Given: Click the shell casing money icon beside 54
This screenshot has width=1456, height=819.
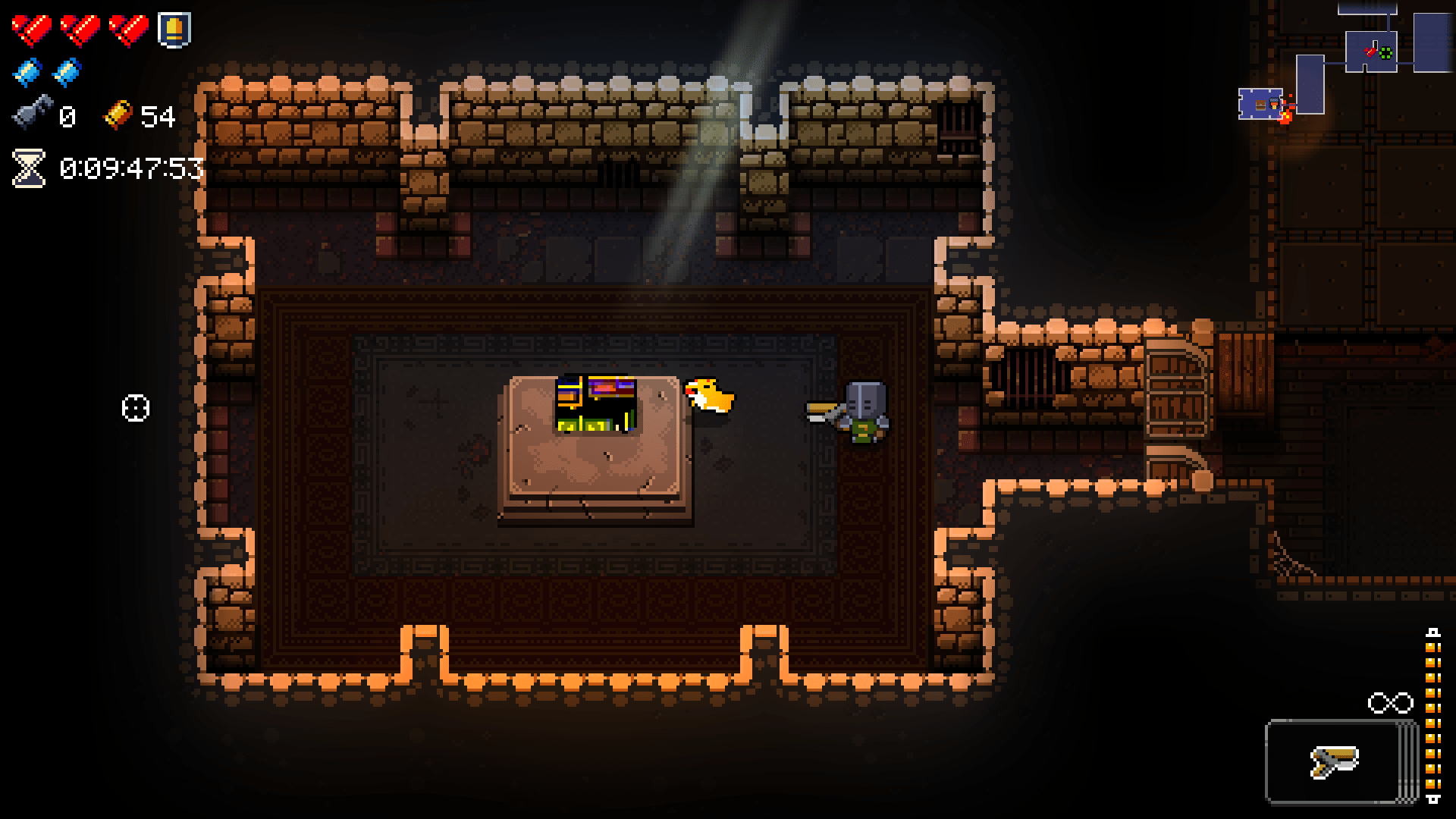Looking at the screenshot, I should point(119,117).
